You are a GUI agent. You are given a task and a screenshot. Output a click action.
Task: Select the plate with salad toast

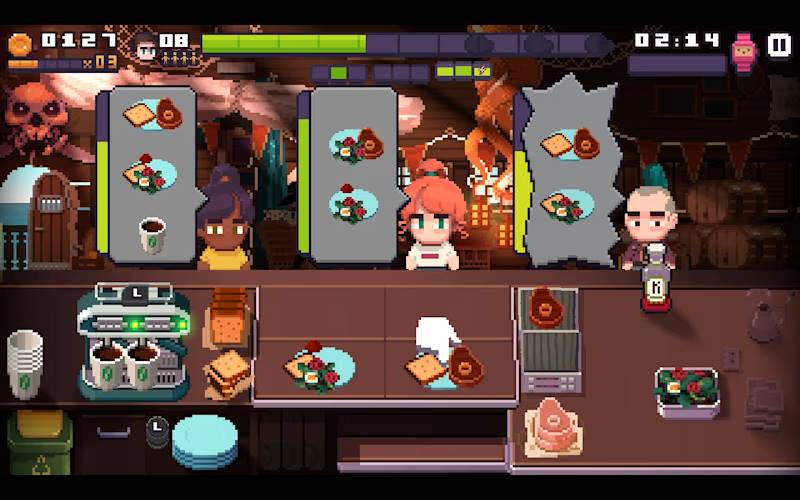(x=319, y=367)
